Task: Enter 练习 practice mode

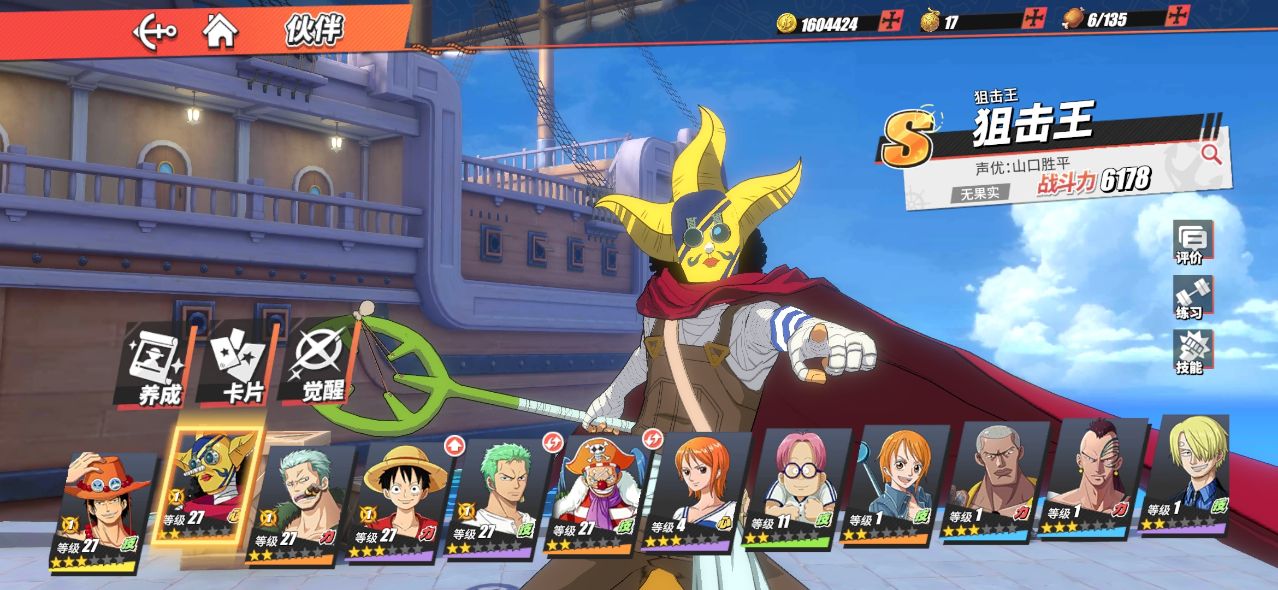Action: (x=1191, y=298)
